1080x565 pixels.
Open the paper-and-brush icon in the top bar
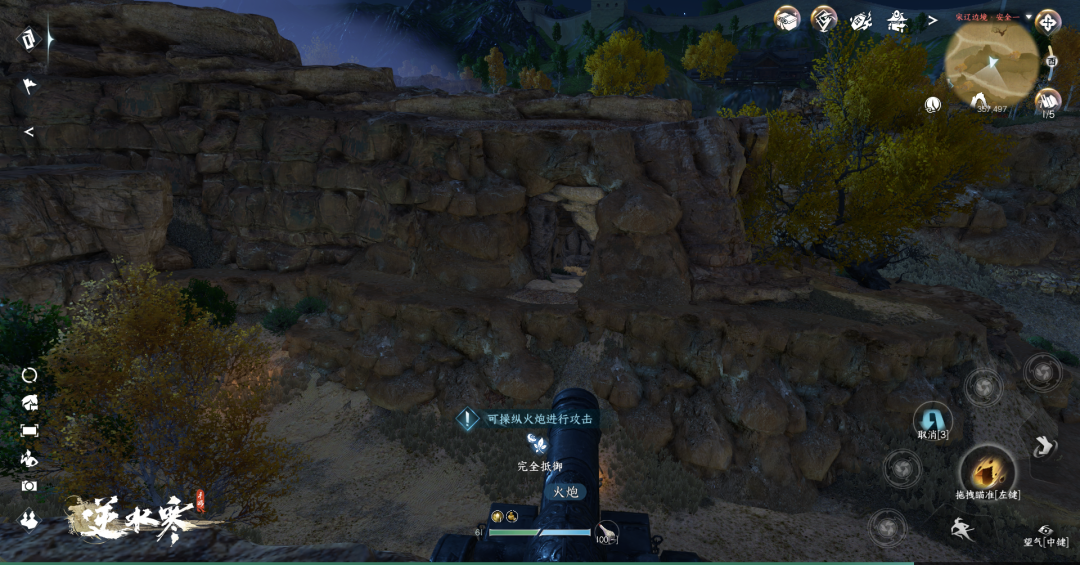click(x=860, y=19)
